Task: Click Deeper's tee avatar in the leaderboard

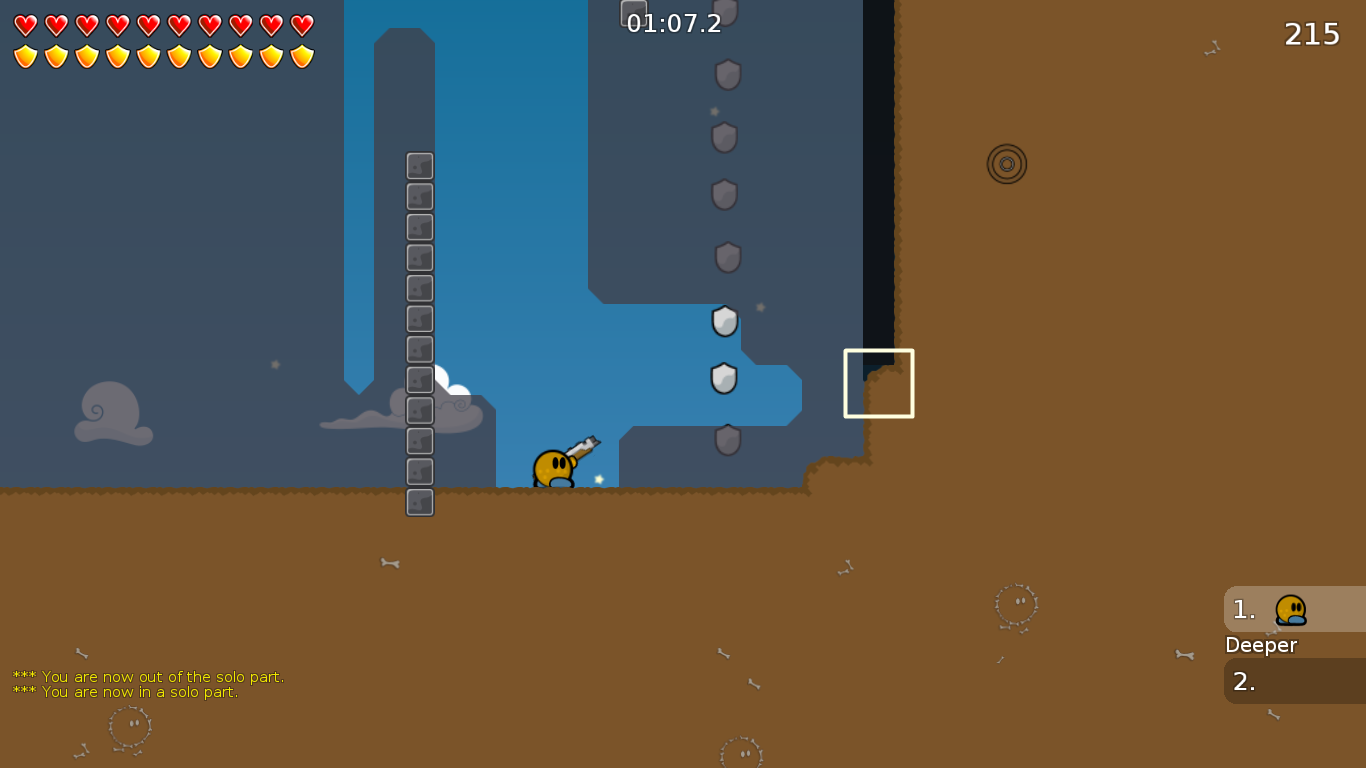Action: pyautogui.click(x=1289, y=608)
